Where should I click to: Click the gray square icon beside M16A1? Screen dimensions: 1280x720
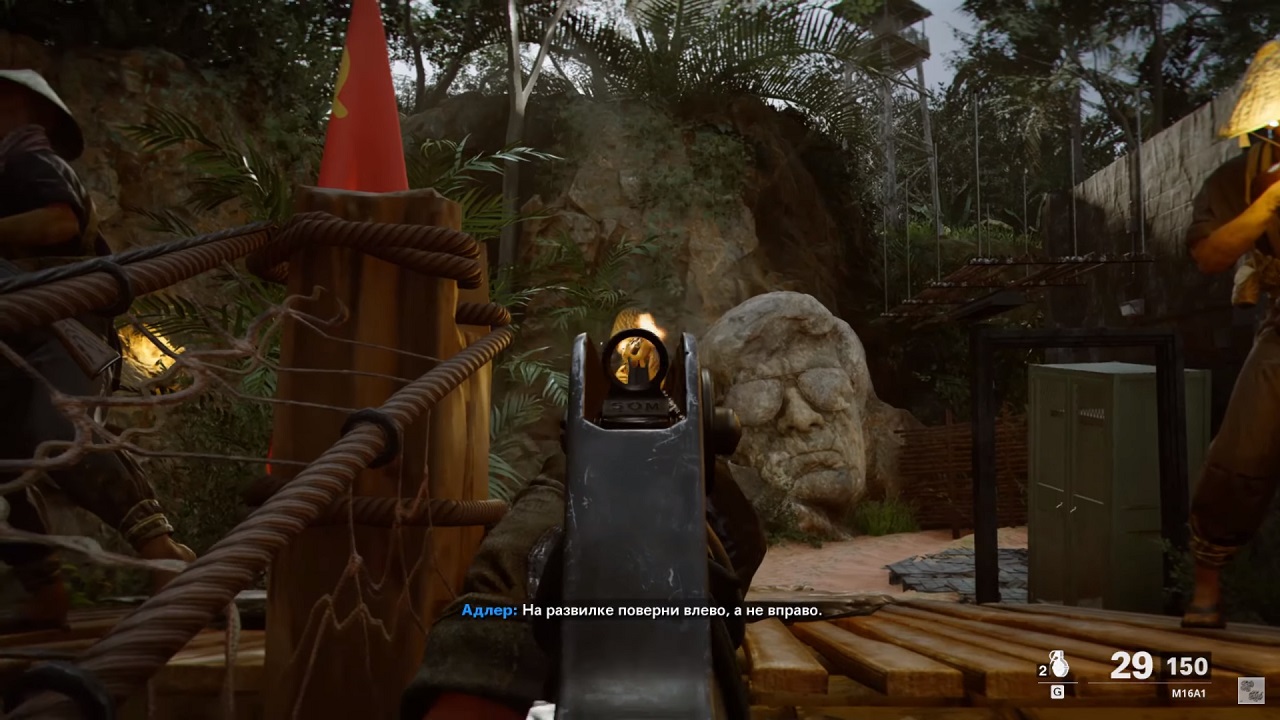point(1249,690)
